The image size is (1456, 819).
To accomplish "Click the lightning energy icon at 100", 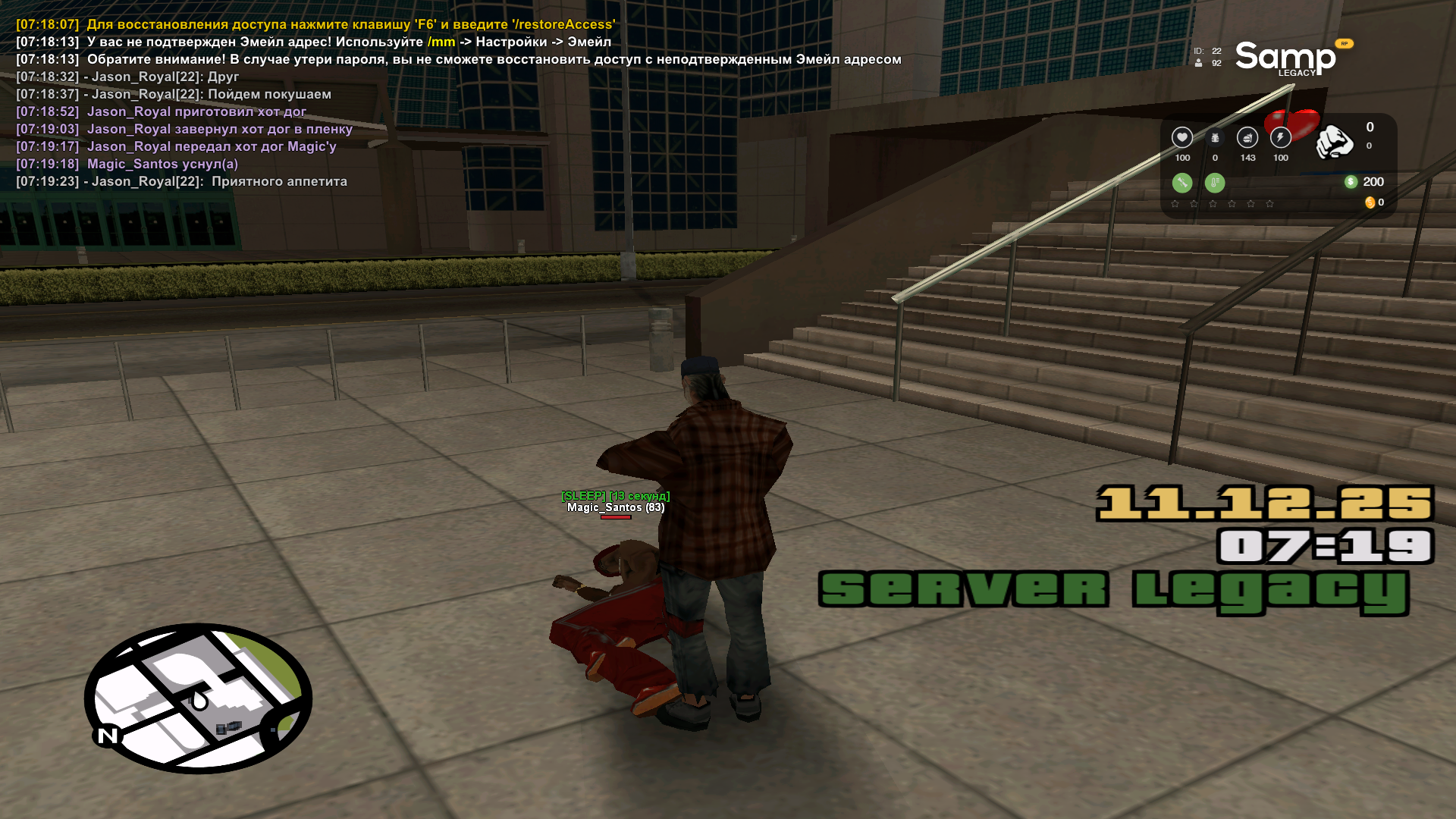I will [x=1282, y=138].
